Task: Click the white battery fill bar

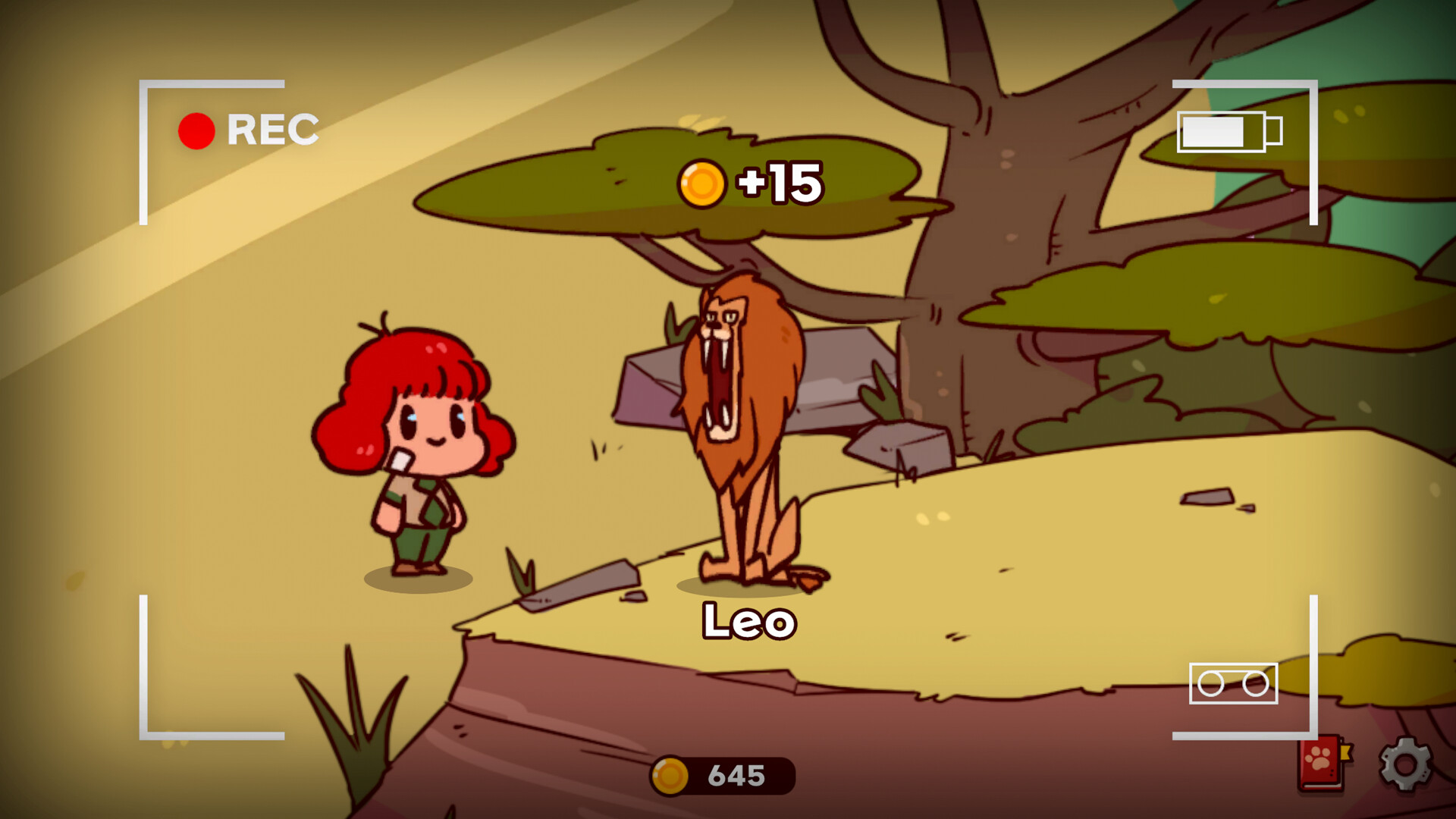Action: click(1212, 130)
